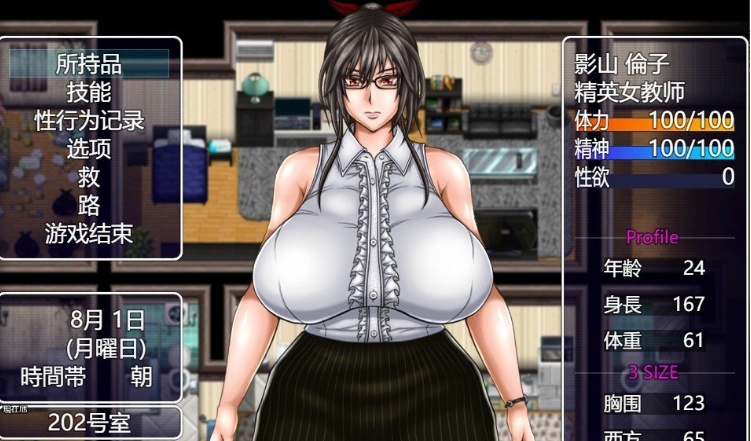
Task: Select the 救 menu entry
Action: pyautogui.click(x=89, y=178)
